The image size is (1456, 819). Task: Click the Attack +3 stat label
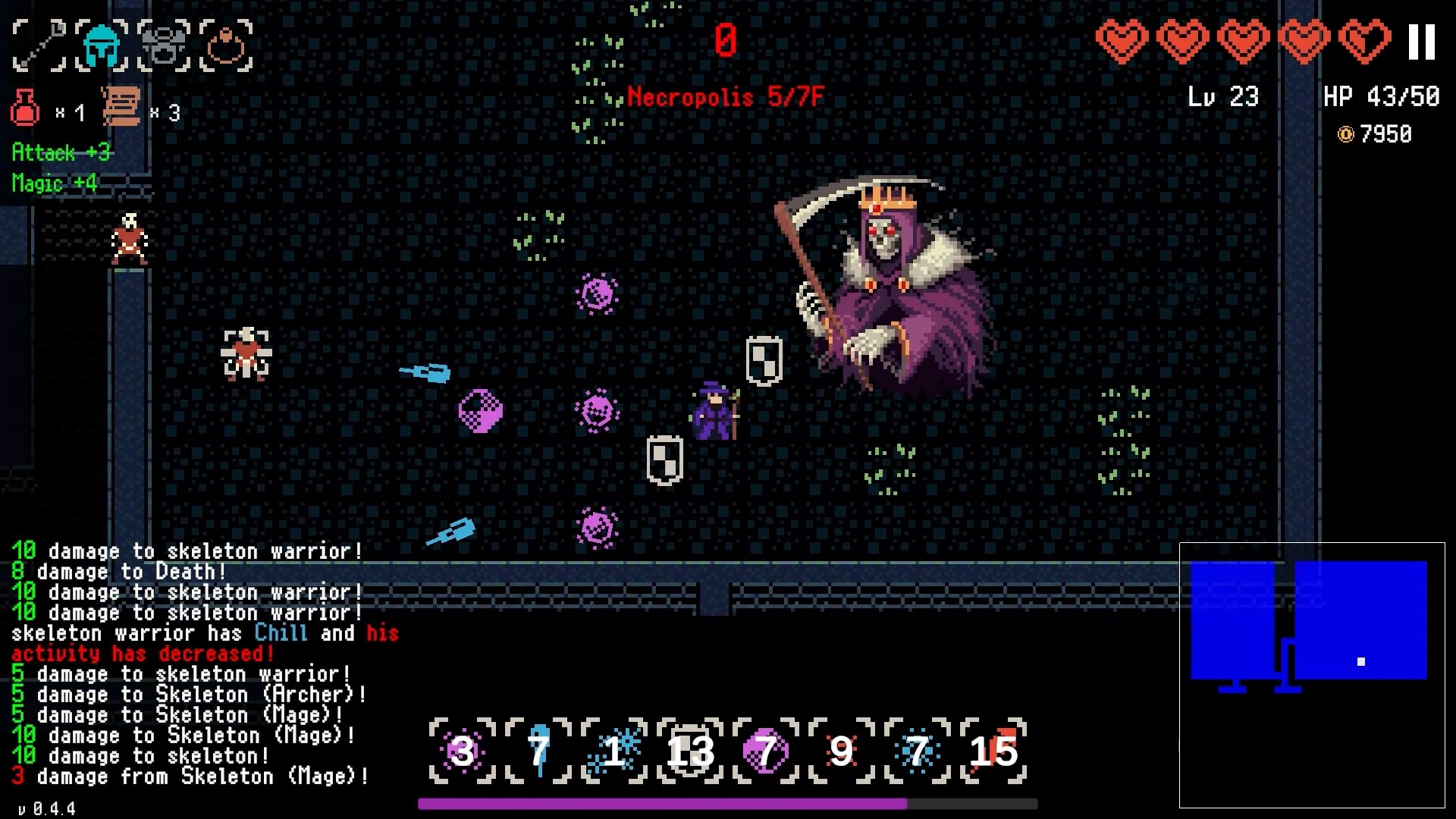pos(61,153)
